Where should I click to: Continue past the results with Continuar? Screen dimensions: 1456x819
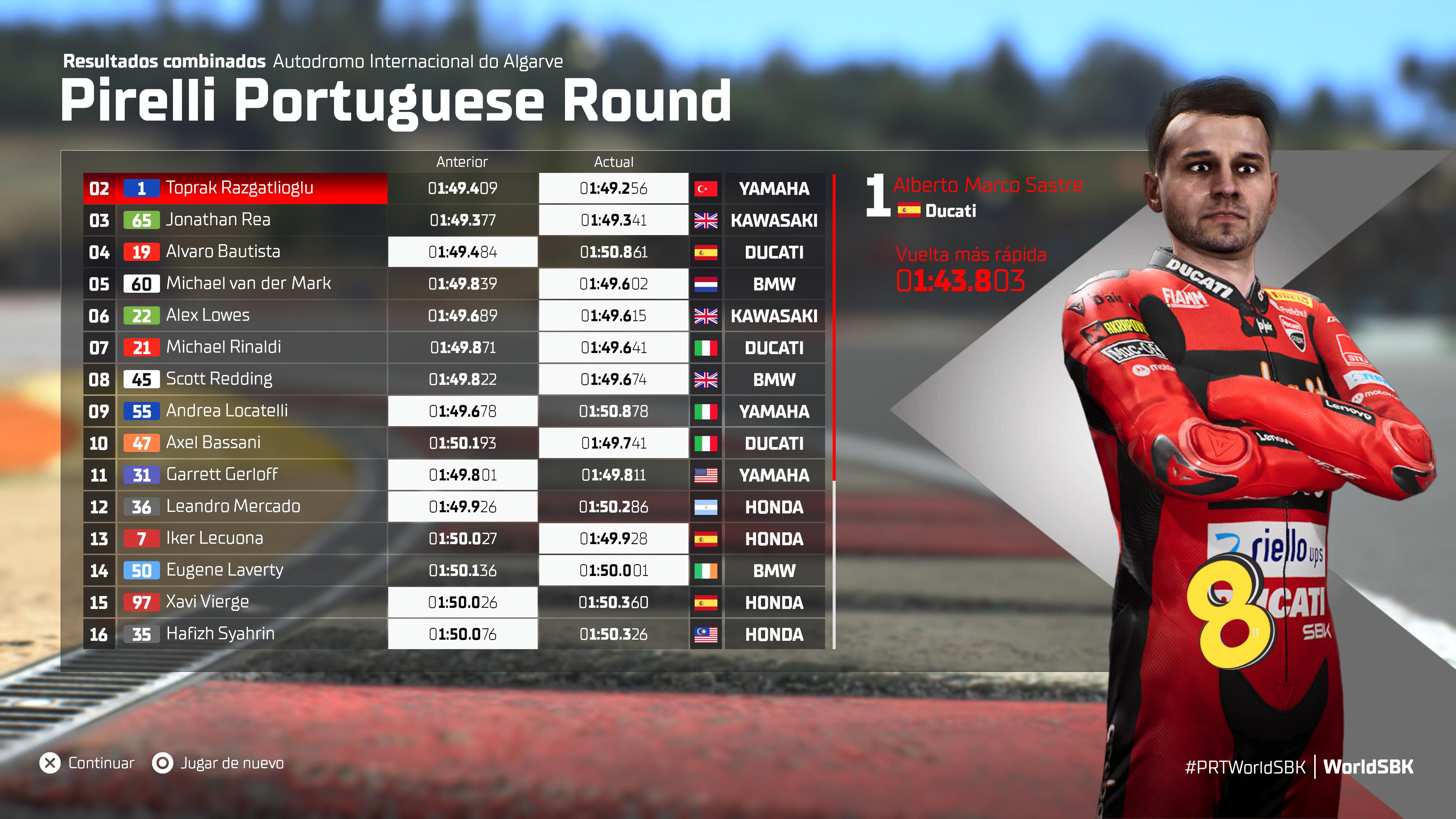point(88,764)
